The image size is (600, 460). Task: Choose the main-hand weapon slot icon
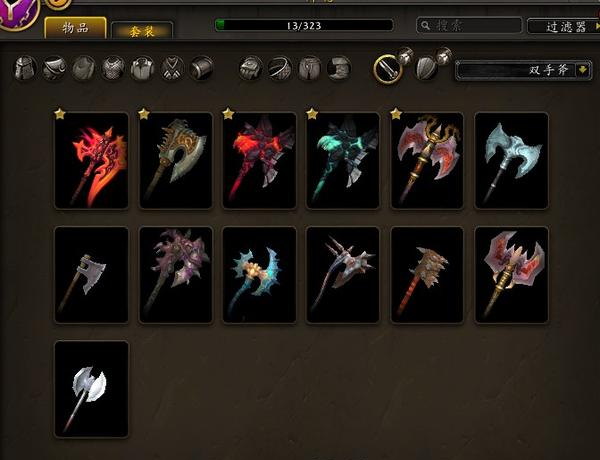point(387,68)
